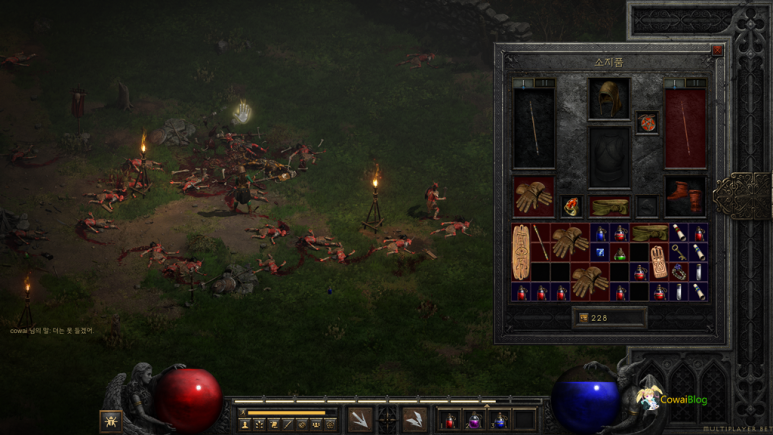Viewport: 773px width, 435px height.
Task: Click the square icon beside the angel statue
Action: pyautogui.click(x=110, y=421)
